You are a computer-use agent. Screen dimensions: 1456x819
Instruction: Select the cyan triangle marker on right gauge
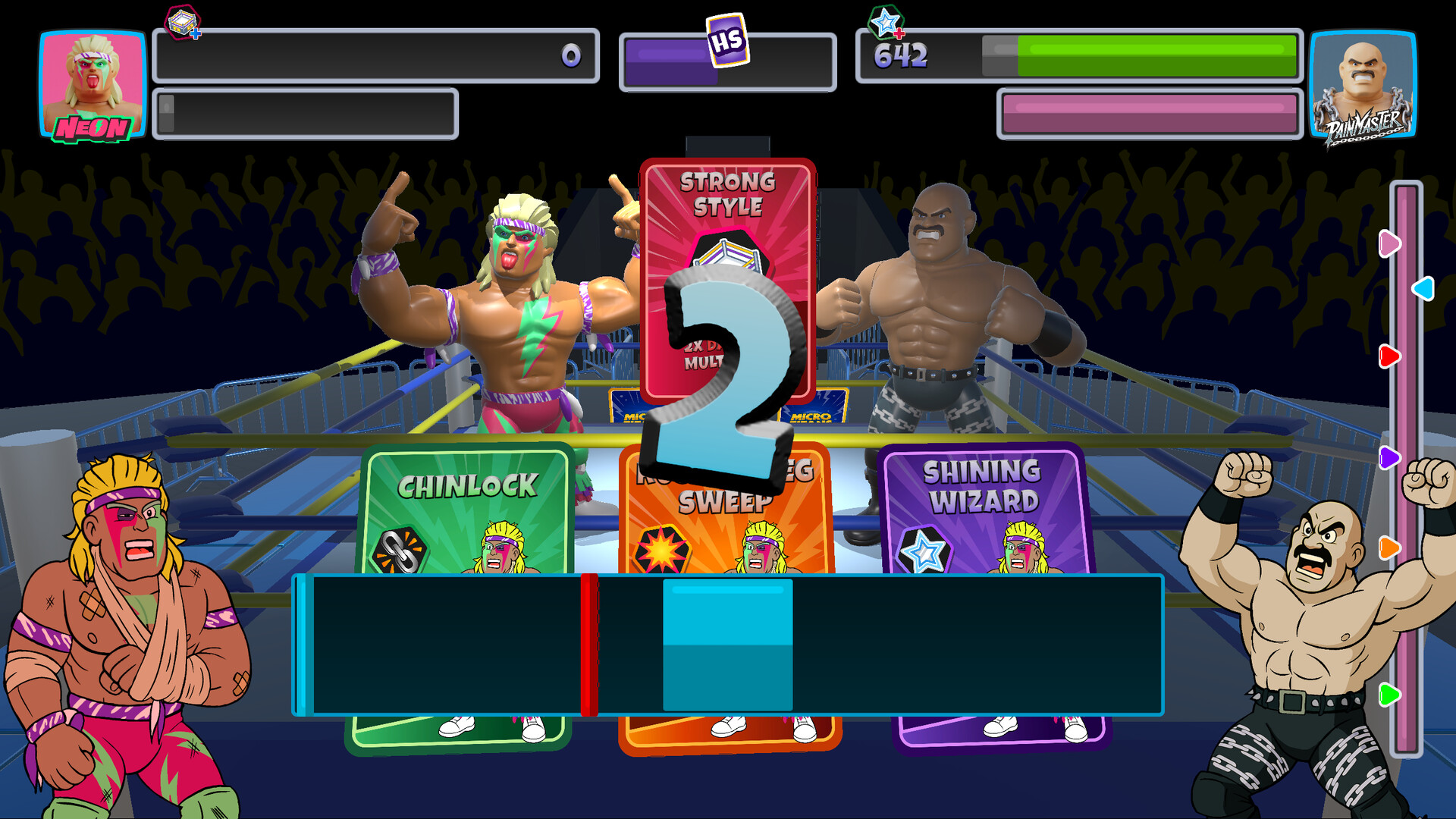coord(1423,287)
